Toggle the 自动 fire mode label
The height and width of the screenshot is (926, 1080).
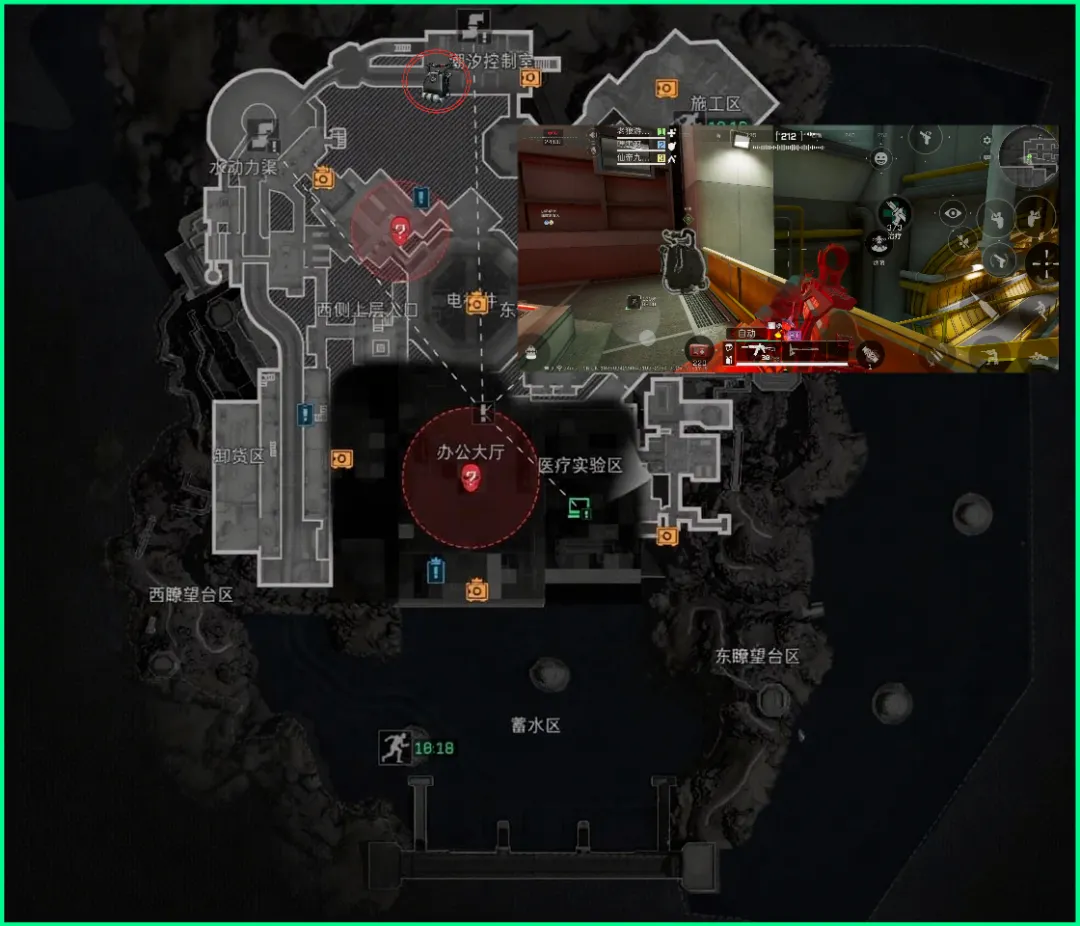pyautogui.click(x=746, y=332)
